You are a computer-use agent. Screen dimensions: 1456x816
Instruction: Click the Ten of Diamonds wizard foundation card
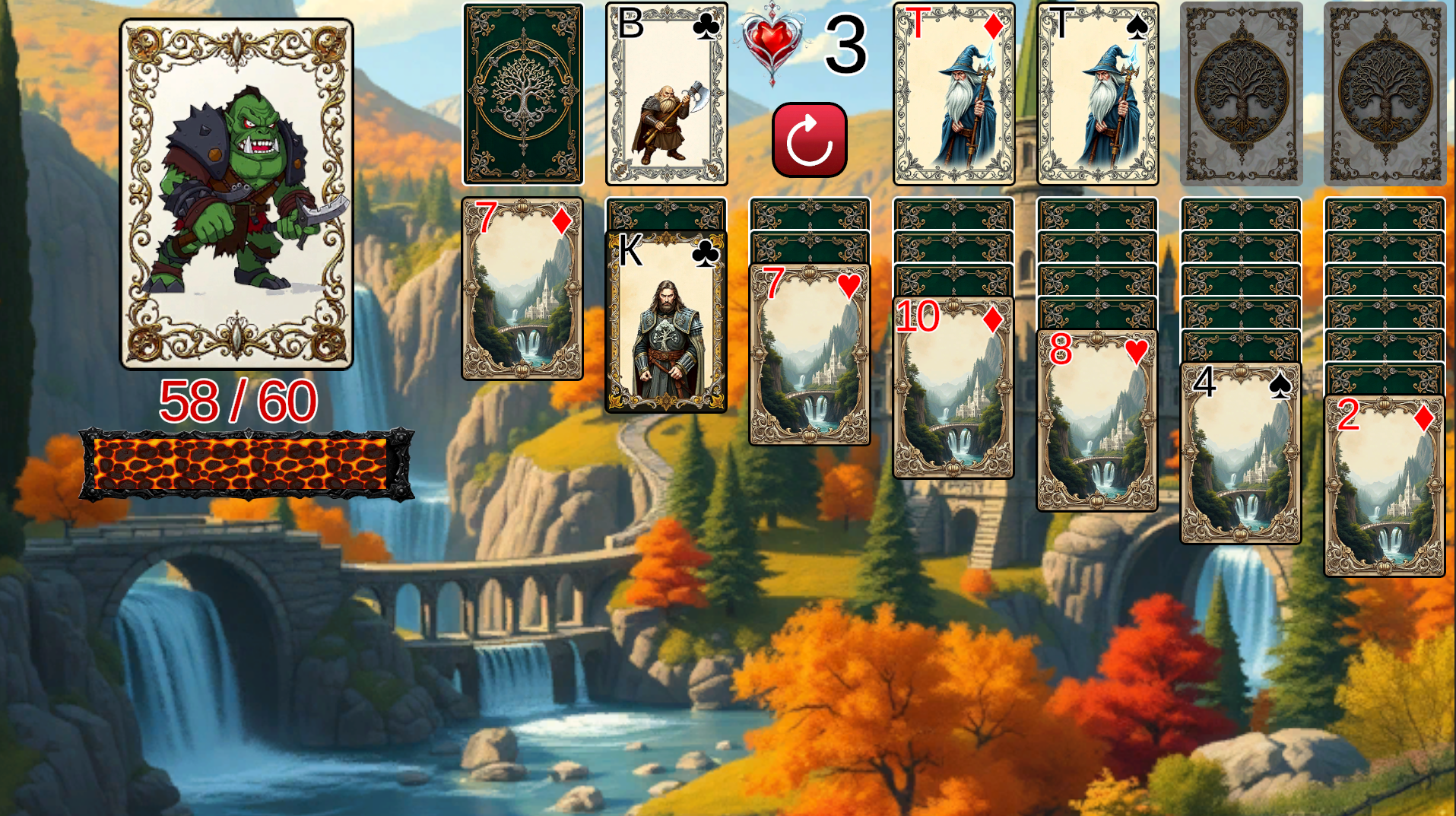953,93
